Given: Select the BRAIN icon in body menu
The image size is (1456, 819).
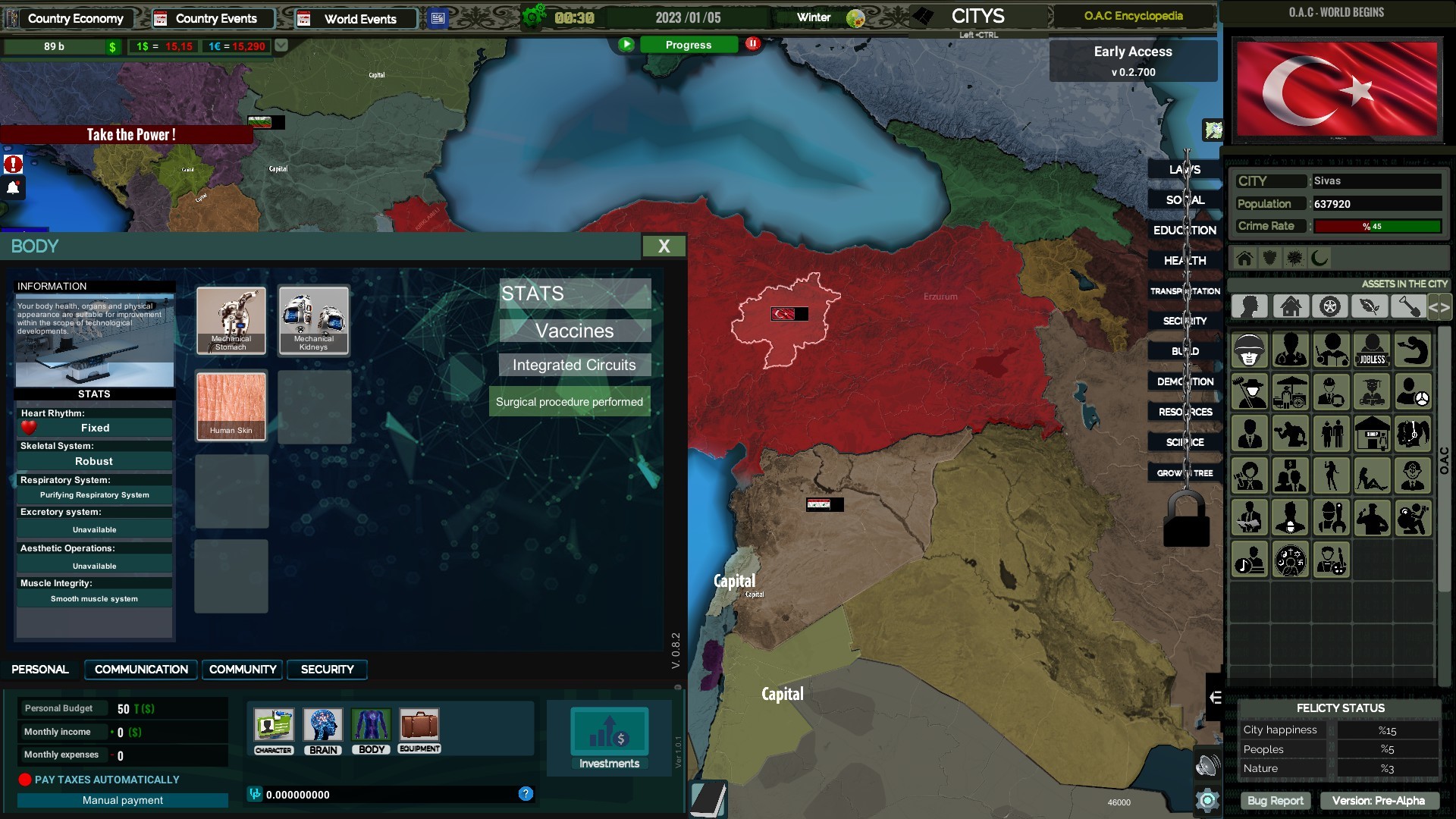Looking at the screenshot, I should [x=323, y=726].
